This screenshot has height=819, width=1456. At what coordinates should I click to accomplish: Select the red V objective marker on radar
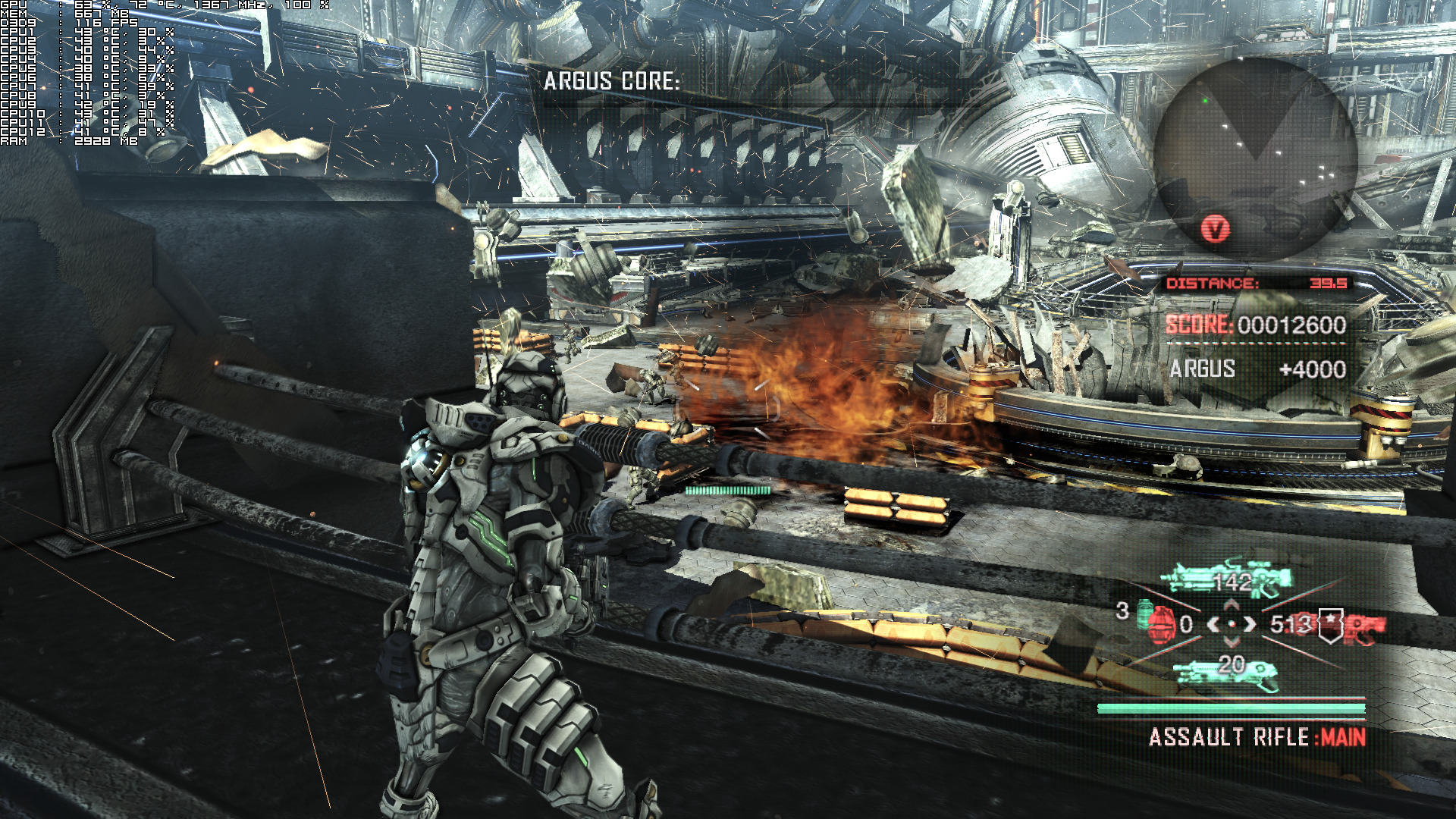(1216, 228)
